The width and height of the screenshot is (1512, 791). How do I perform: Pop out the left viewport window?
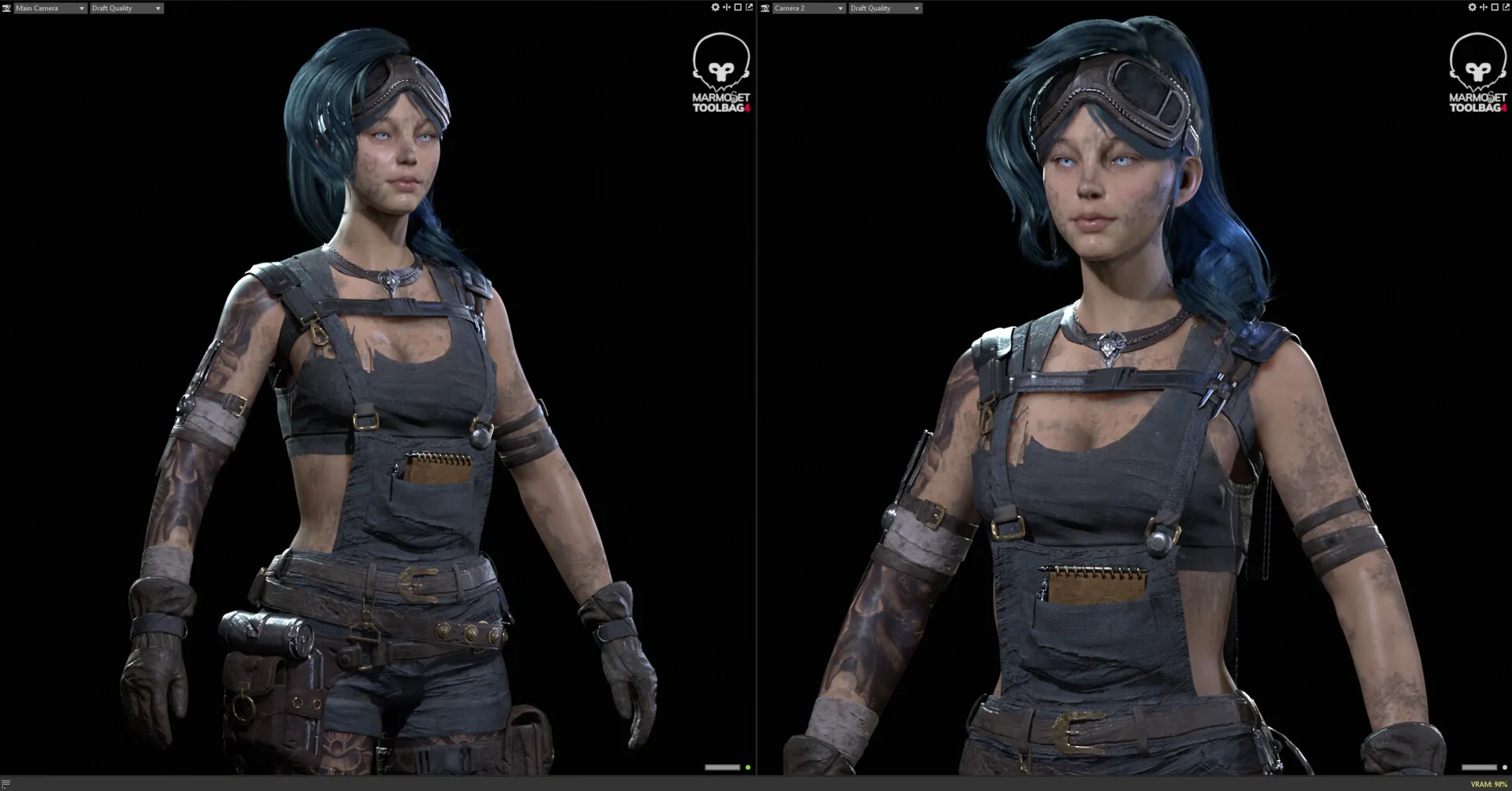click(749, 7)
